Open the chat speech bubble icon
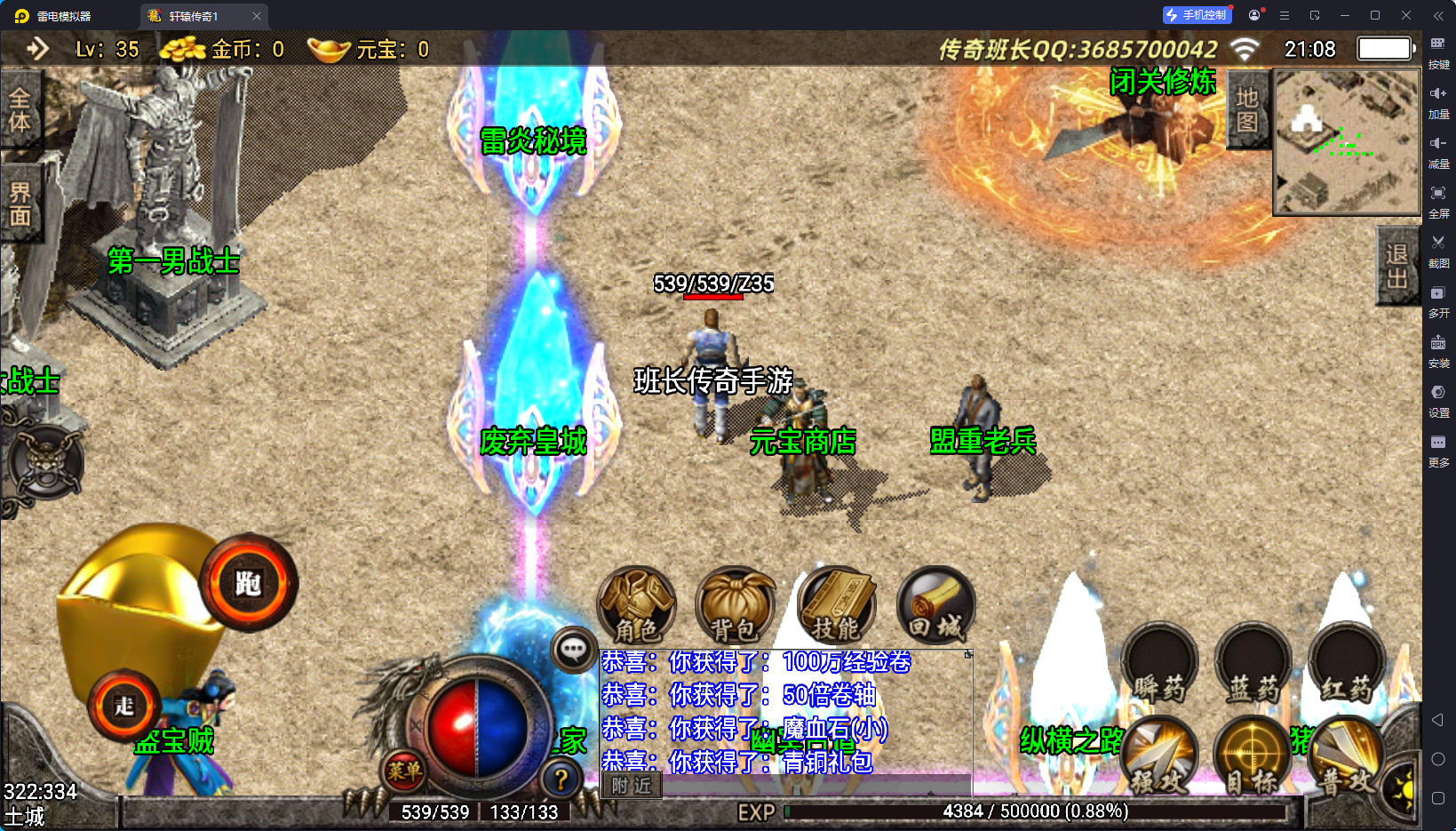The image size is (1456, 831). coord(573,650)
